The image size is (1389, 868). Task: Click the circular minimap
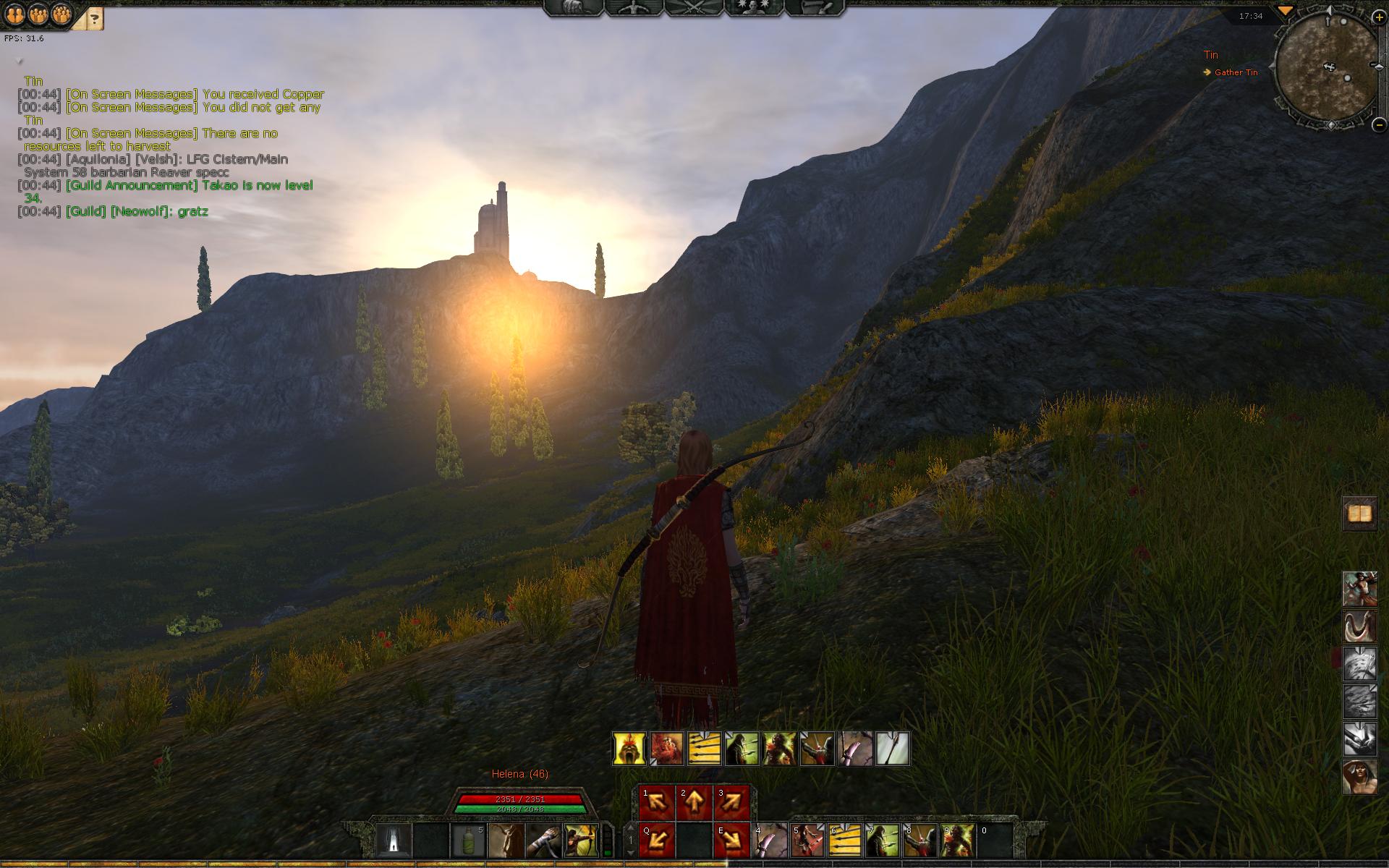point(1327,70)
